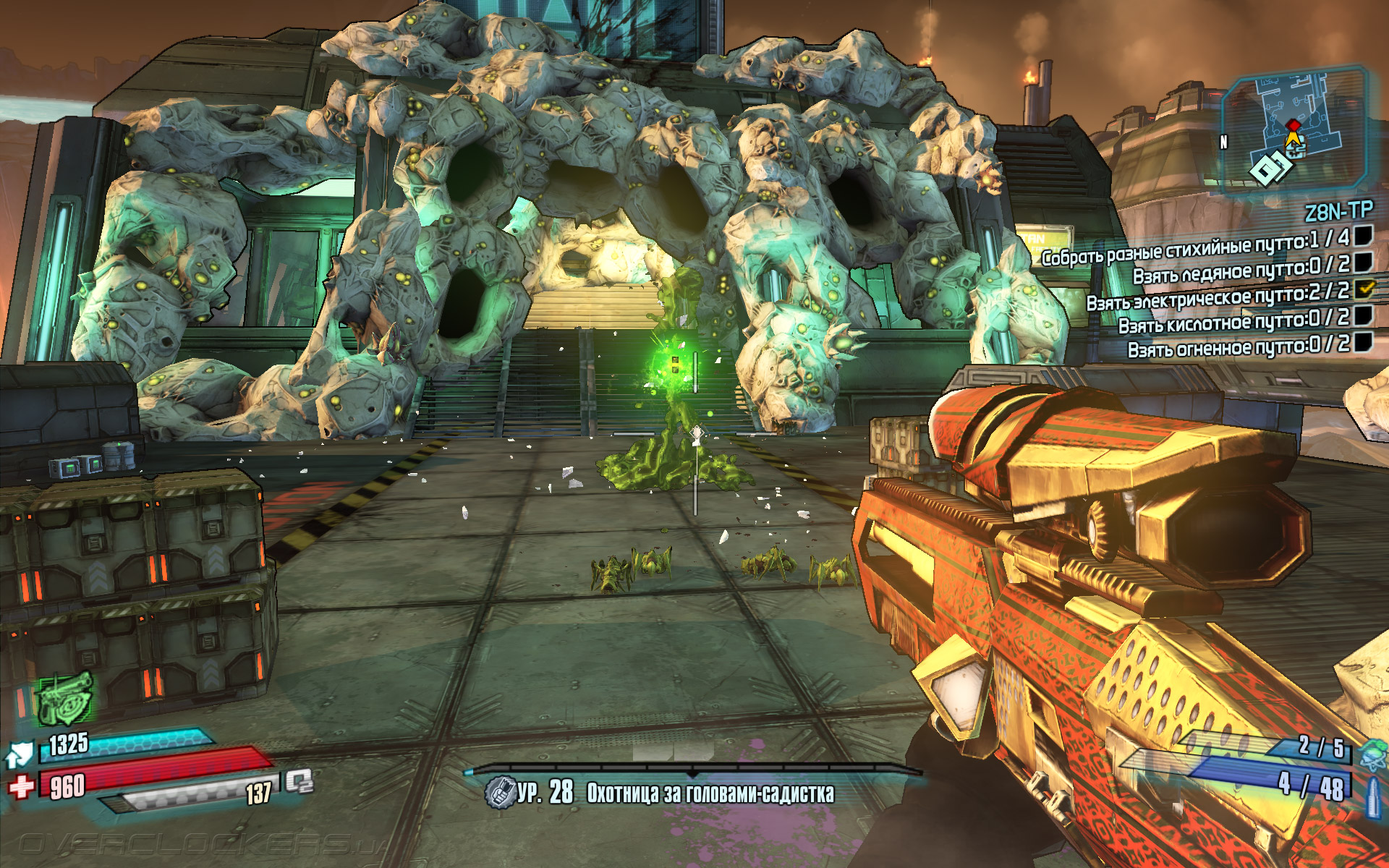Click the checkbox beside 'Взять огненное путто'
Viewport: 1389px width, 868px height.
pos(1363,341)
